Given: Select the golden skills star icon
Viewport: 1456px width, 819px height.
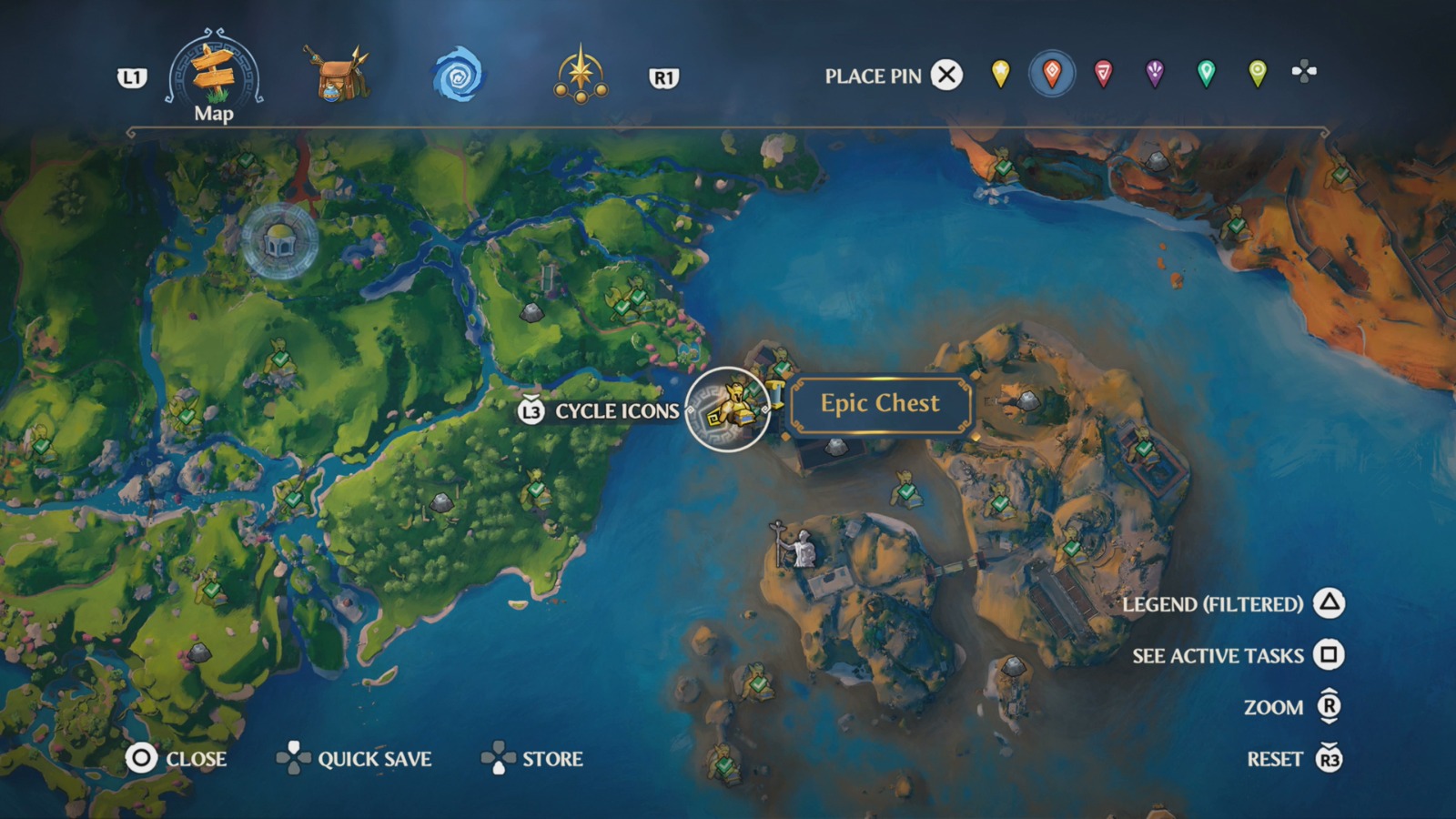Looking at the screenshot, I should 582,75.
